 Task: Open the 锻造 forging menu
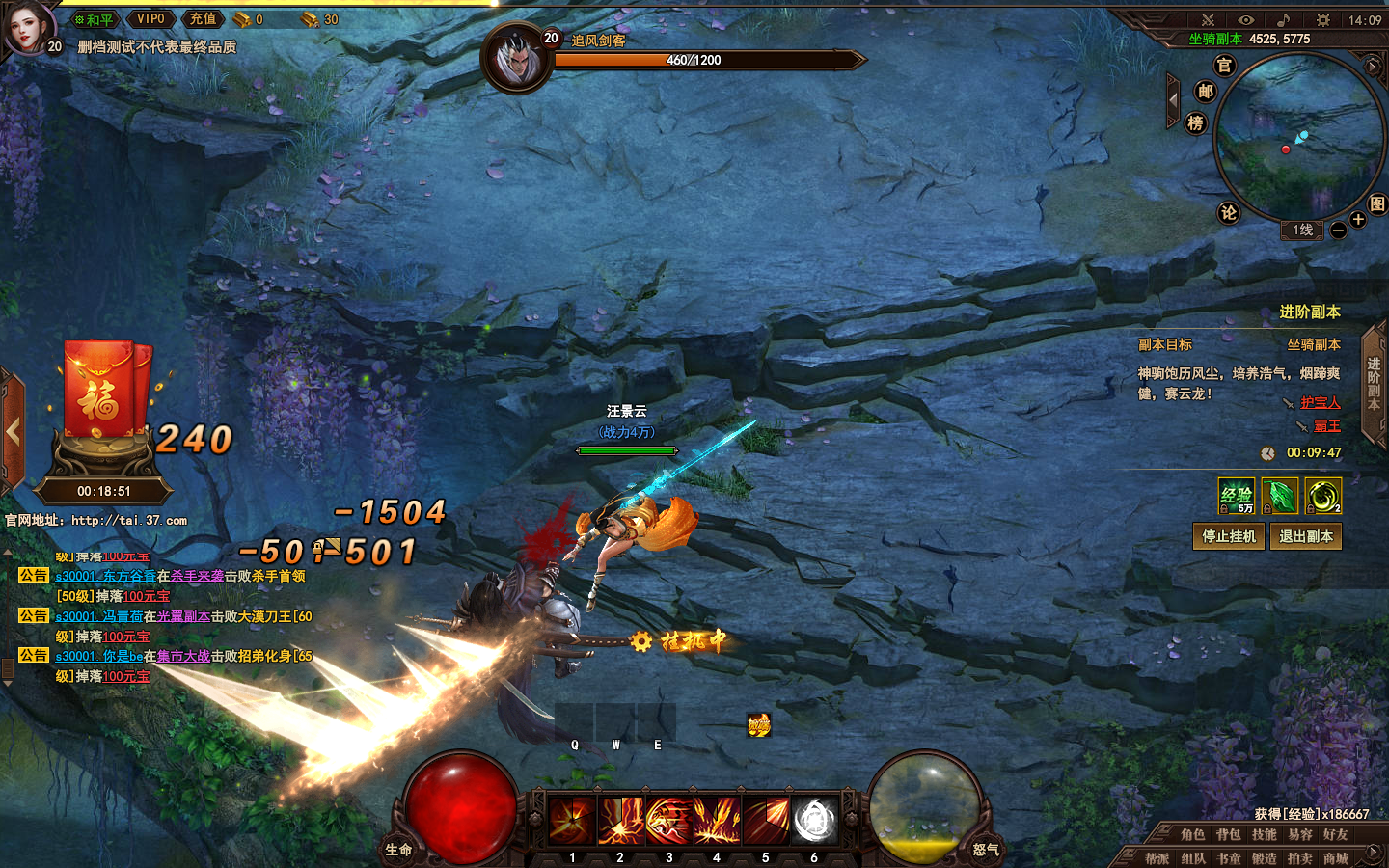pos(1264,857)
